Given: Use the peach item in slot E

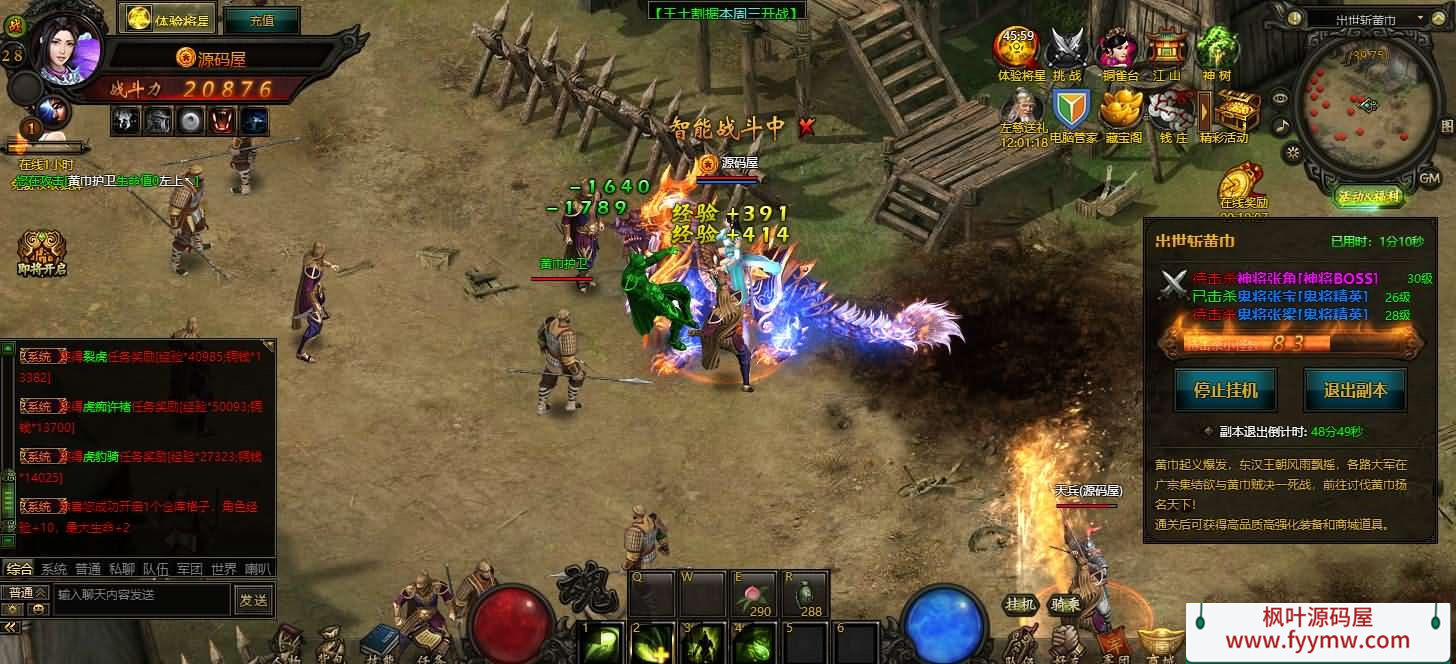Looking at the screenshot, I should (753, 593).
